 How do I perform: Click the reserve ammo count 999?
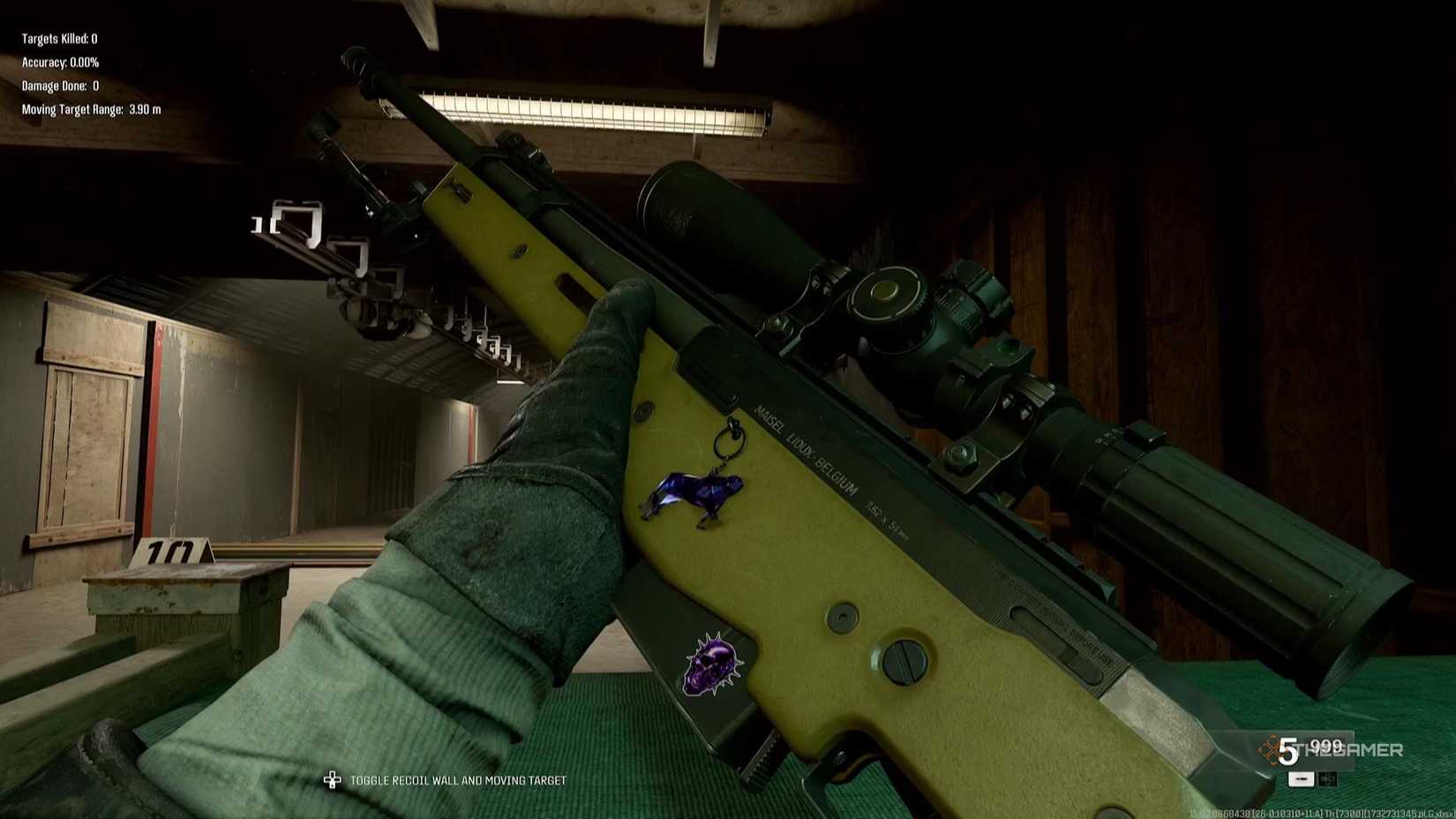(1327, 746)
